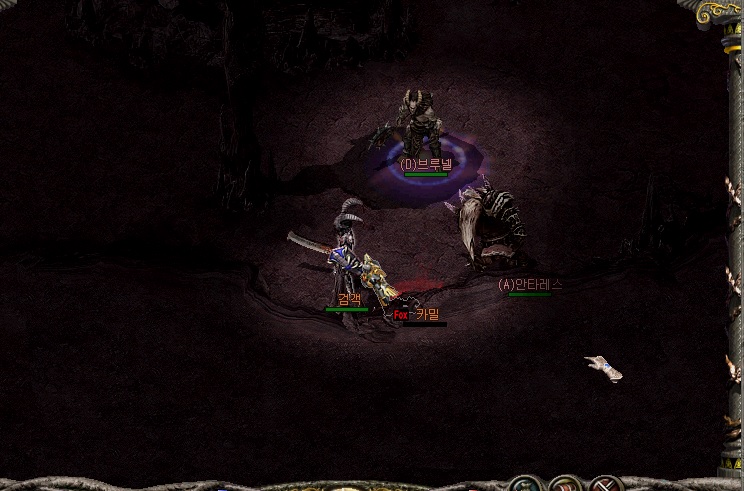The height and width of the screenshot is (491, 744).
Task: Open the round red book button
Action: 565,485
